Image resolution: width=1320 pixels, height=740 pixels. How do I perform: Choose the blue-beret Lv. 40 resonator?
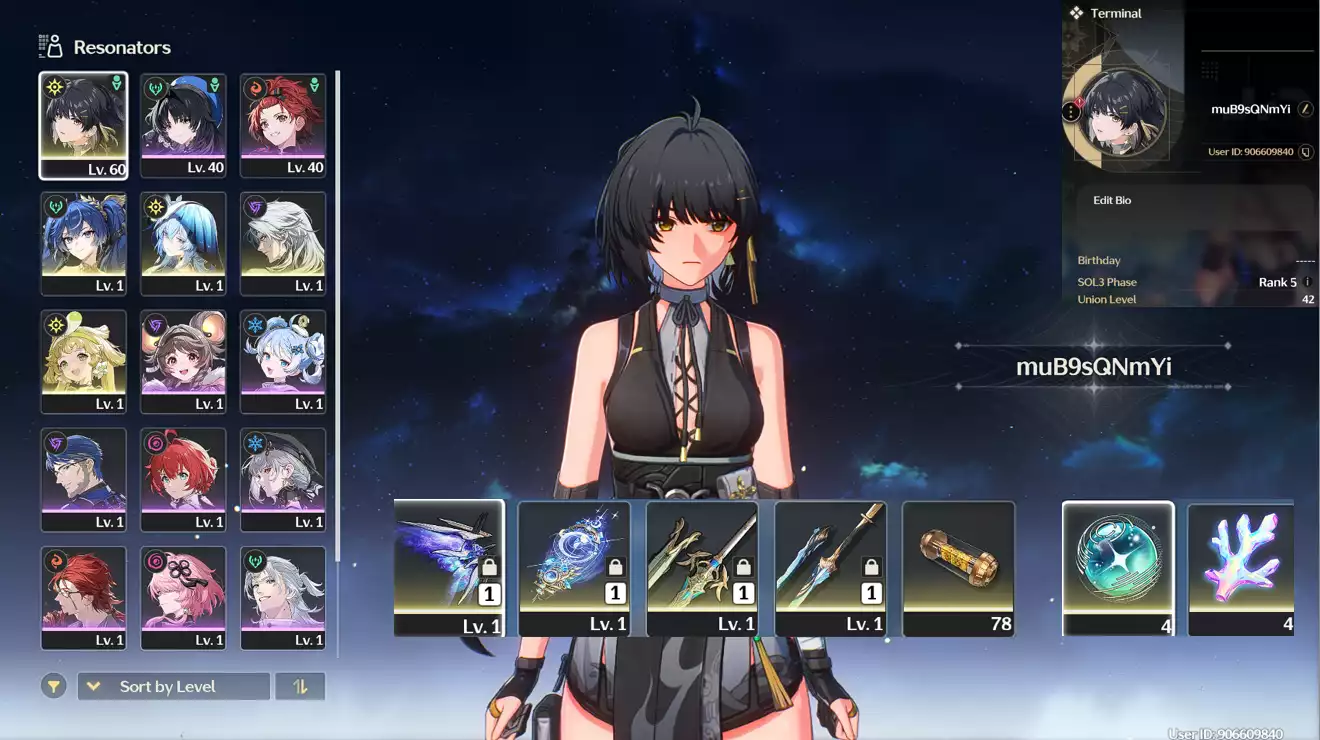click(183, 125)
